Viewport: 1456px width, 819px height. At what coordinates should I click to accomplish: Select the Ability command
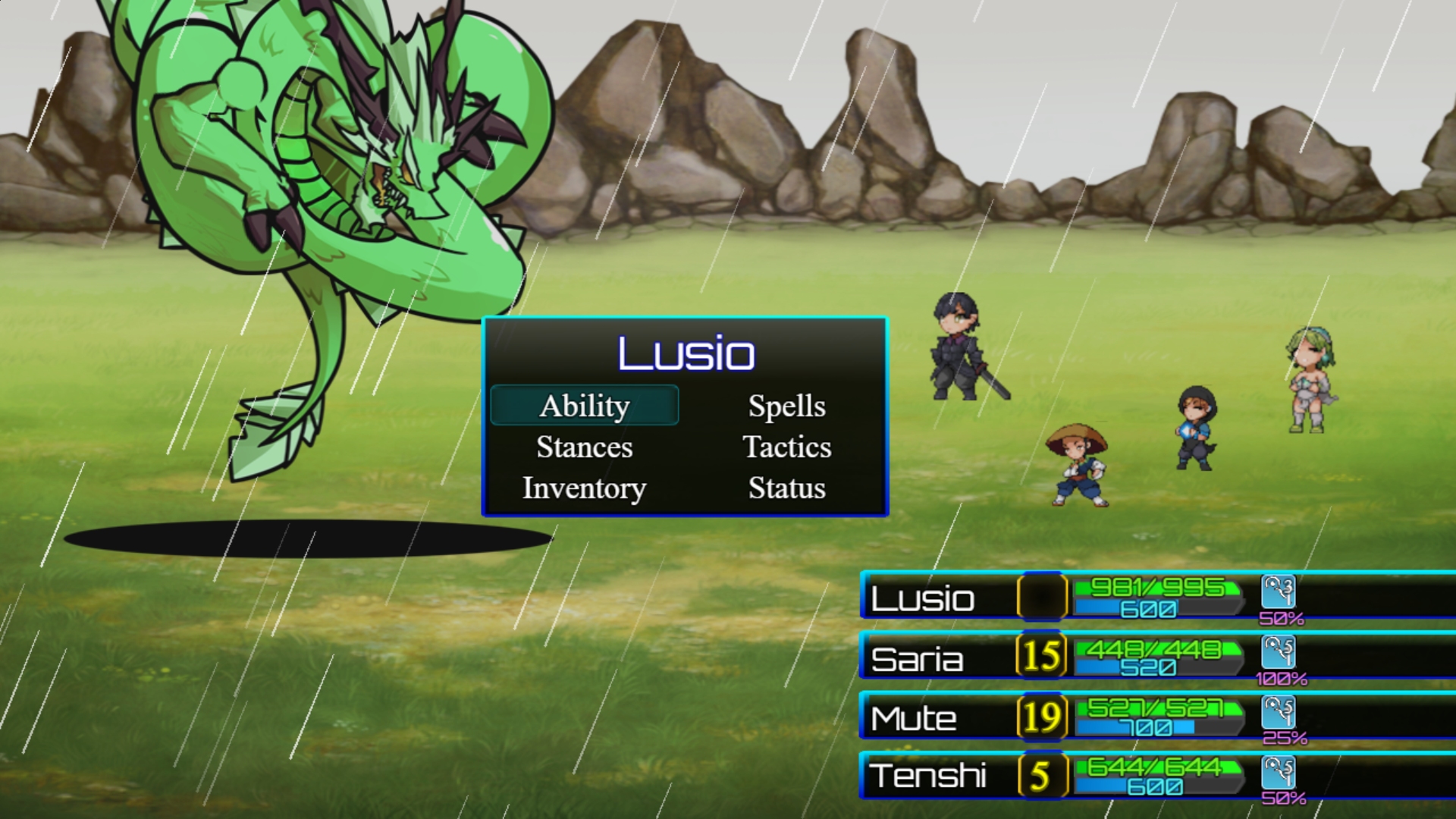tap(584, 406)
